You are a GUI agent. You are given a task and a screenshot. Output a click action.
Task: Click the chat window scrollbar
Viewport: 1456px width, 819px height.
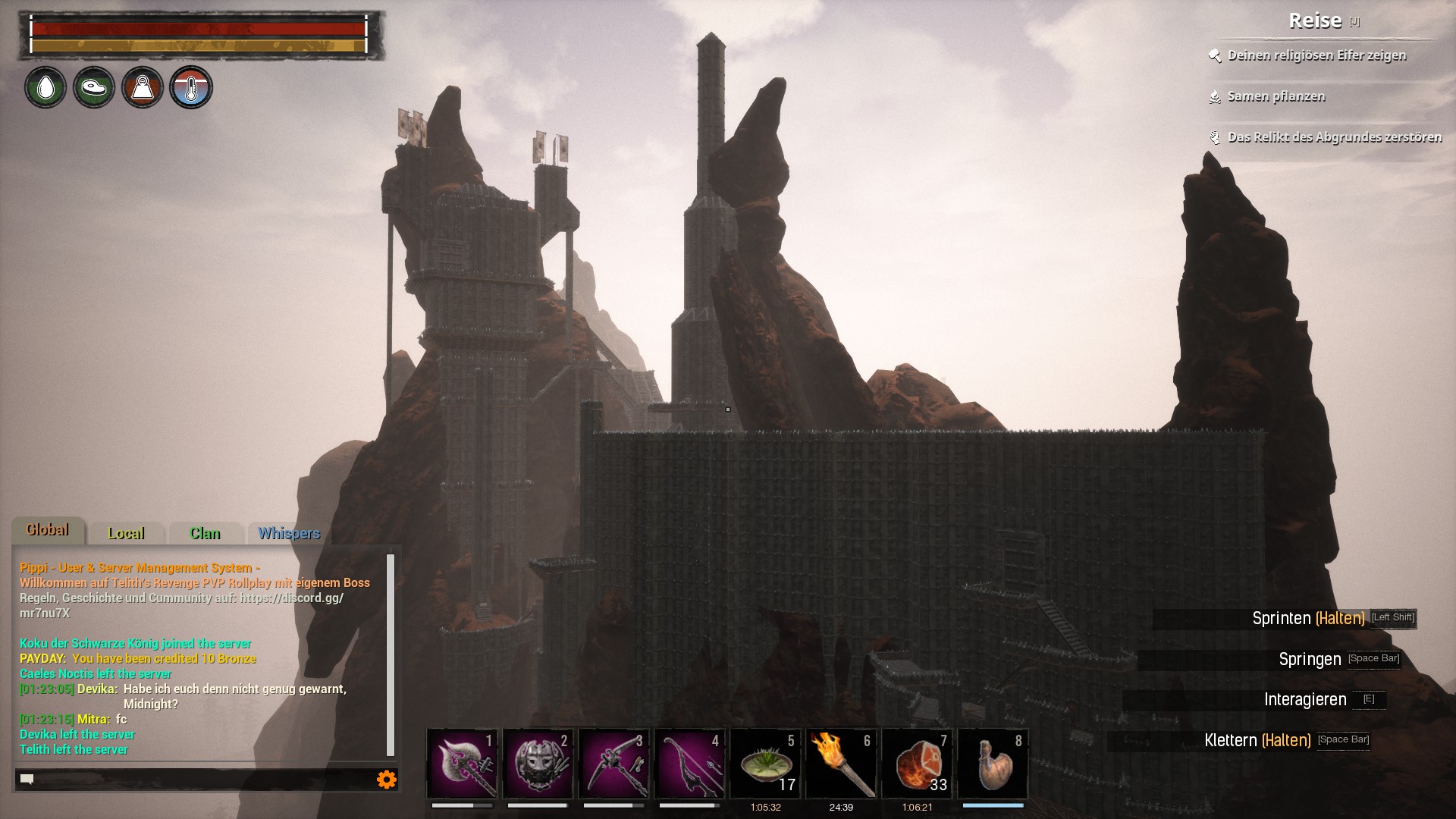(391, 655)
